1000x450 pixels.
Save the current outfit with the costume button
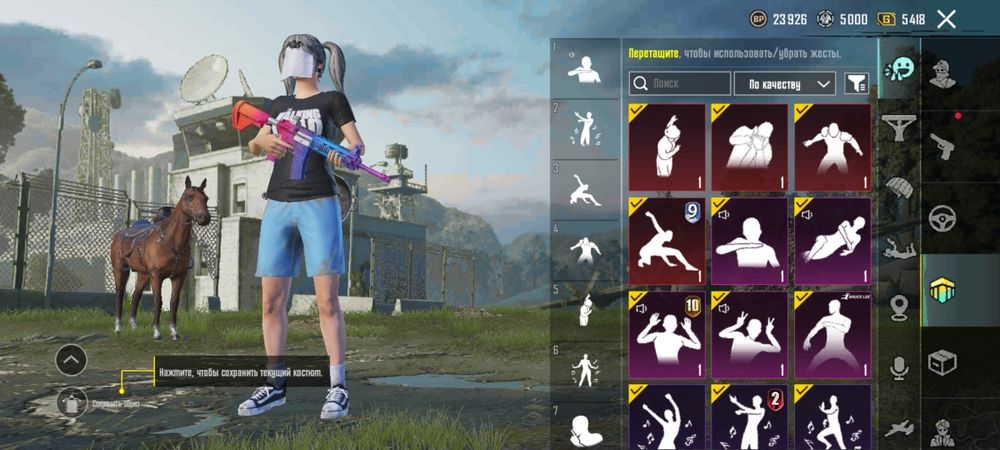tap(71, 403)
